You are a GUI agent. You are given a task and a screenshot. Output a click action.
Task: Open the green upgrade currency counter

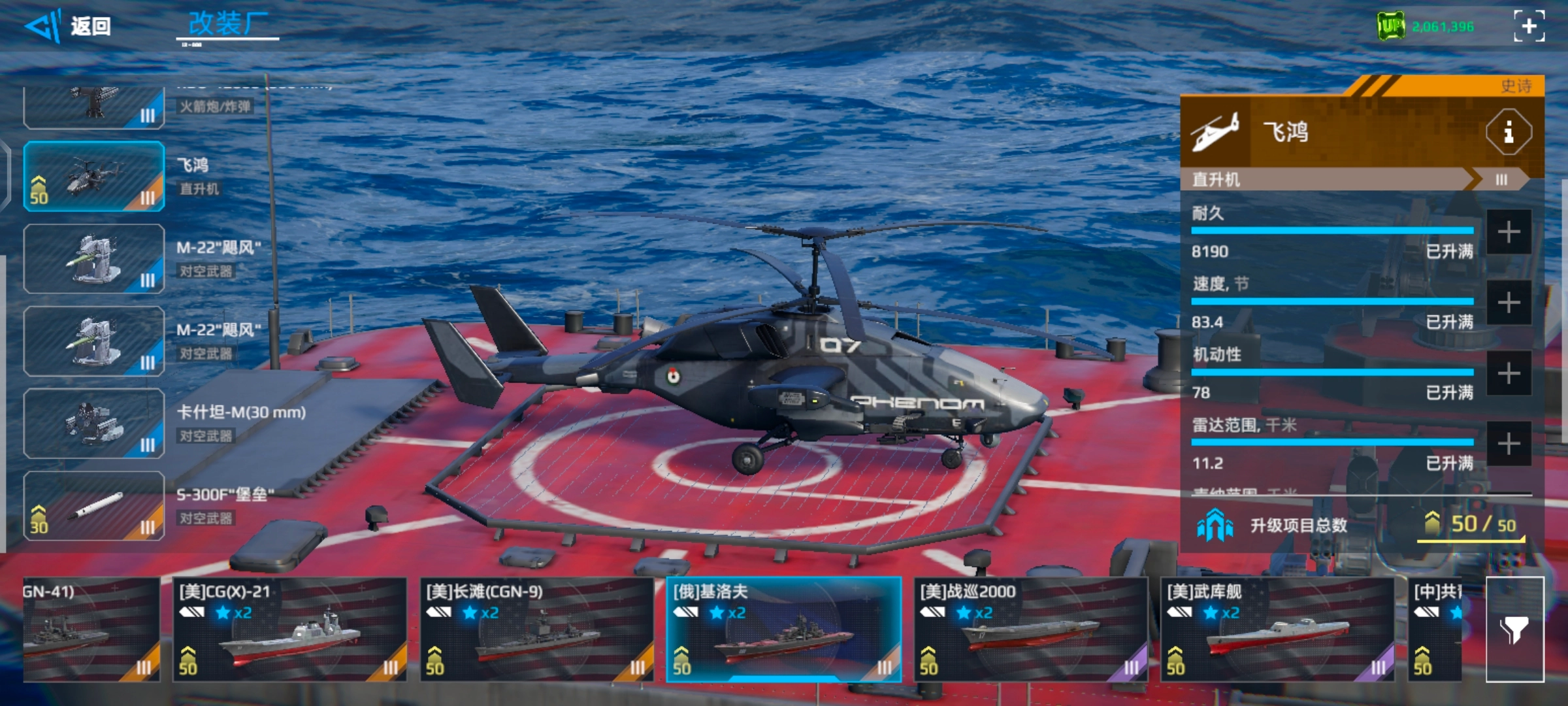pos(1425,27)
